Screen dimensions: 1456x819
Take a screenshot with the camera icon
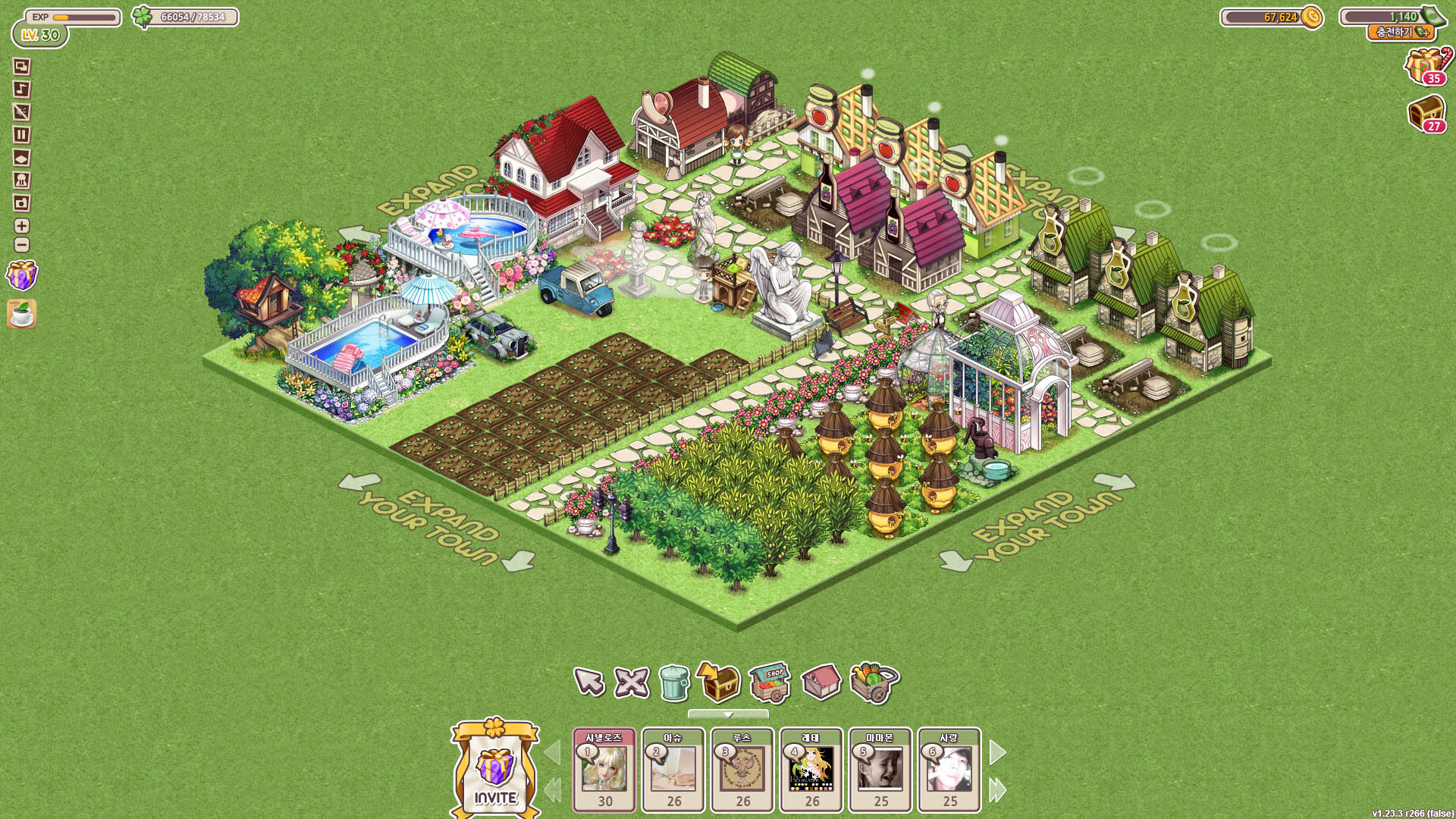coord(22,203)
